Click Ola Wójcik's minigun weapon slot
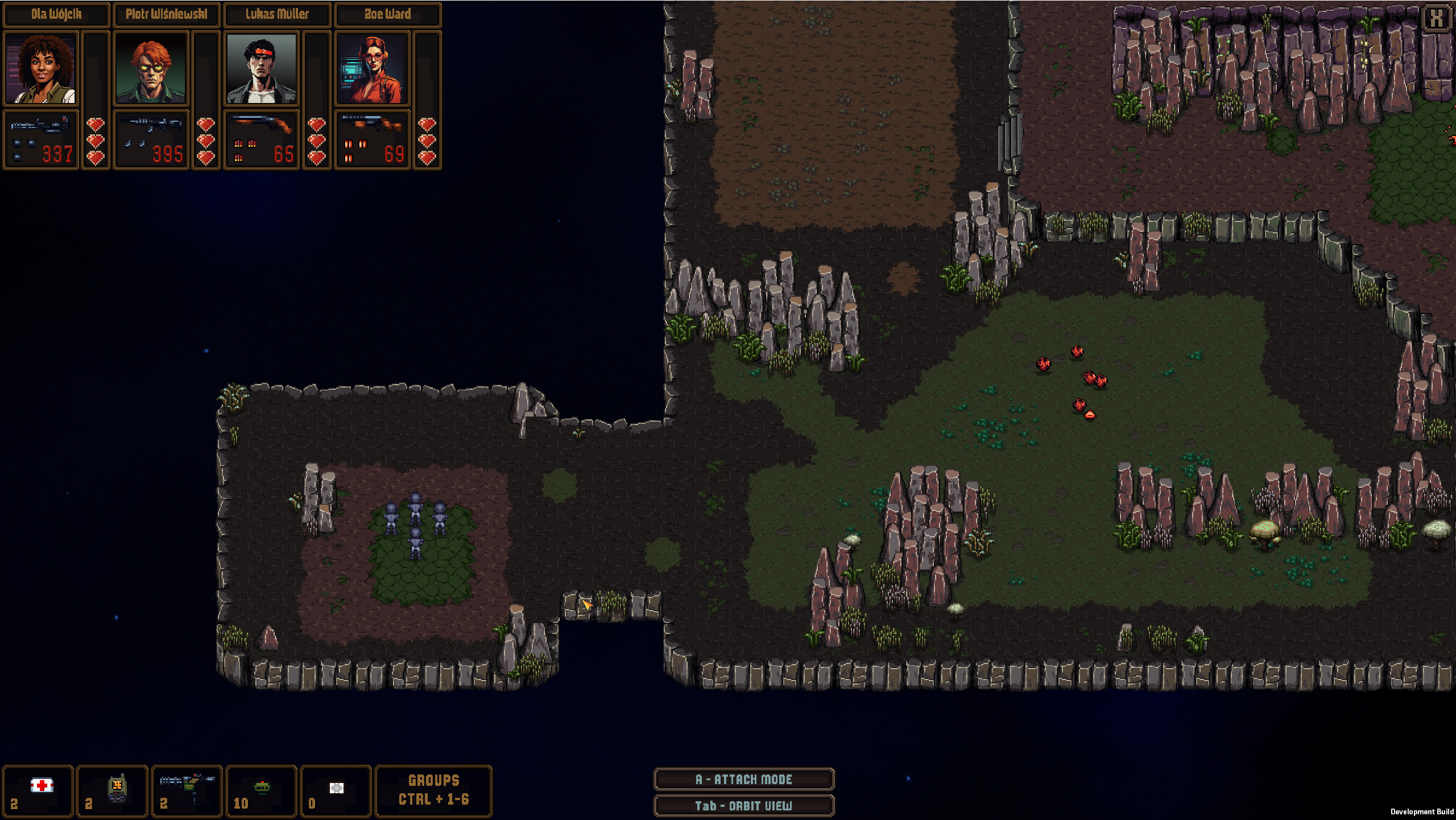1456x820 pixels. (x=40, y=139)
